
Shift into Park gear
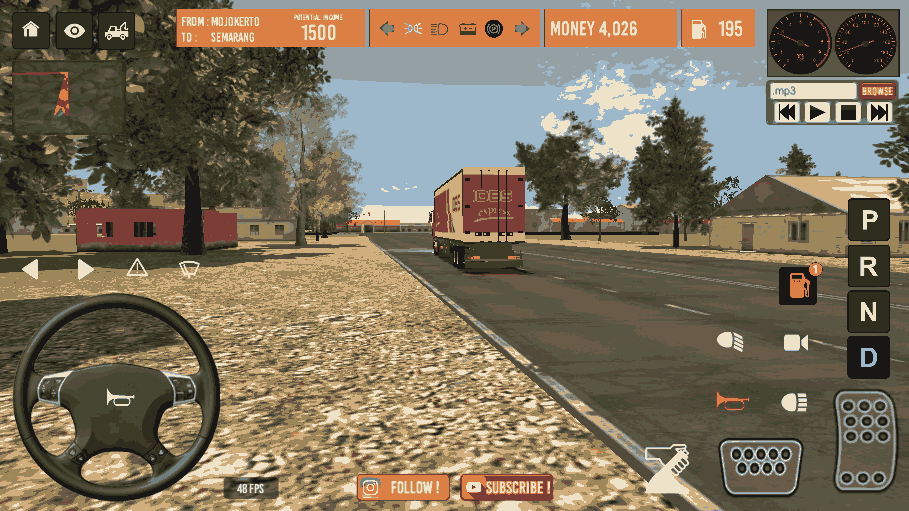click(868, 219)
